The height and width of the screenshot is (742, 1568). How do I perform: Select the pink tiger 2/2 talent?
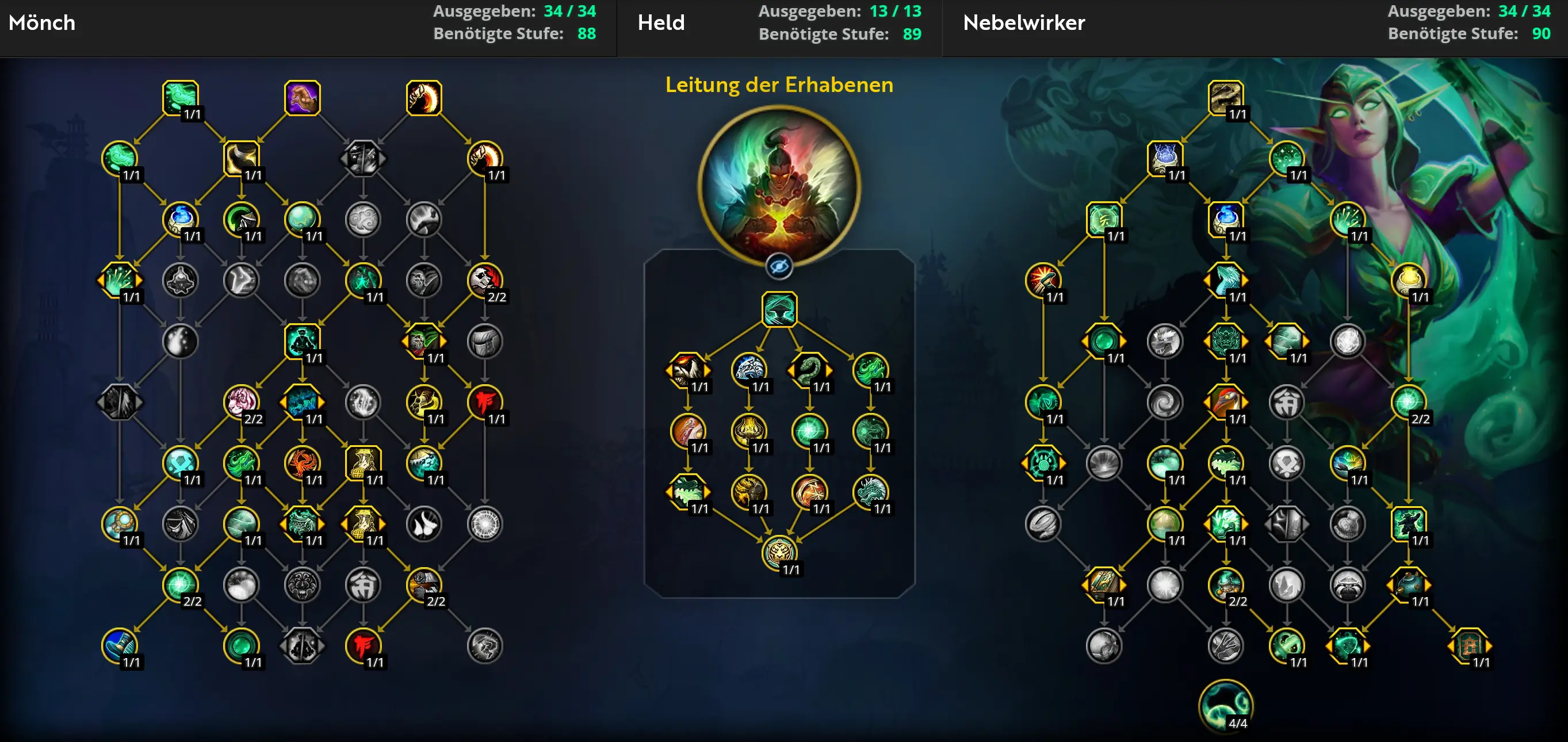tap(241, 401)
